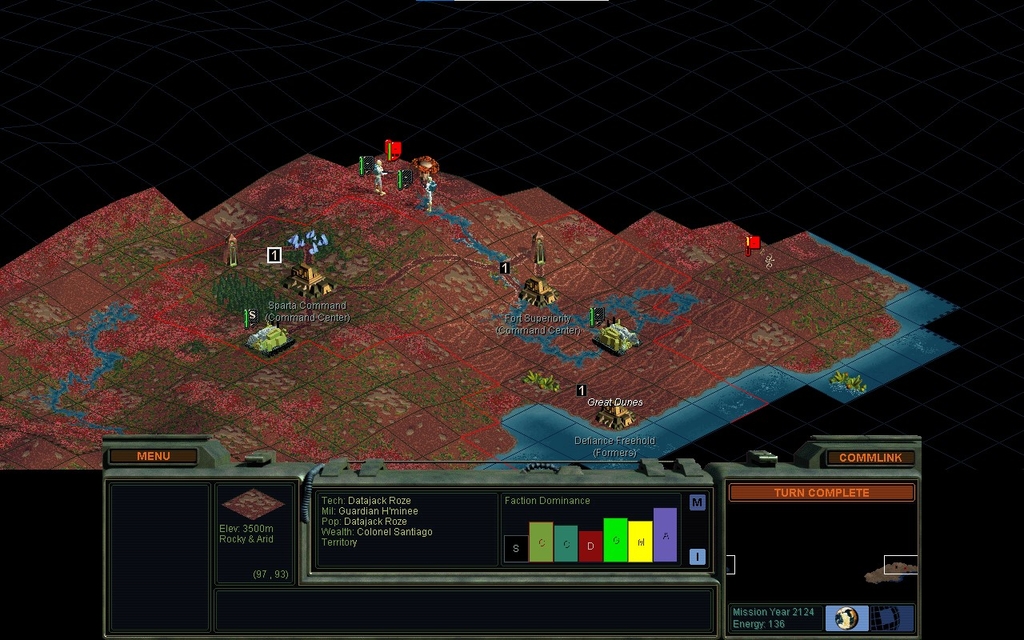The width and height of the screenshot is (1024, 640).
Task: End turn with TURN COMPLETE button
Action: [821, 493]
